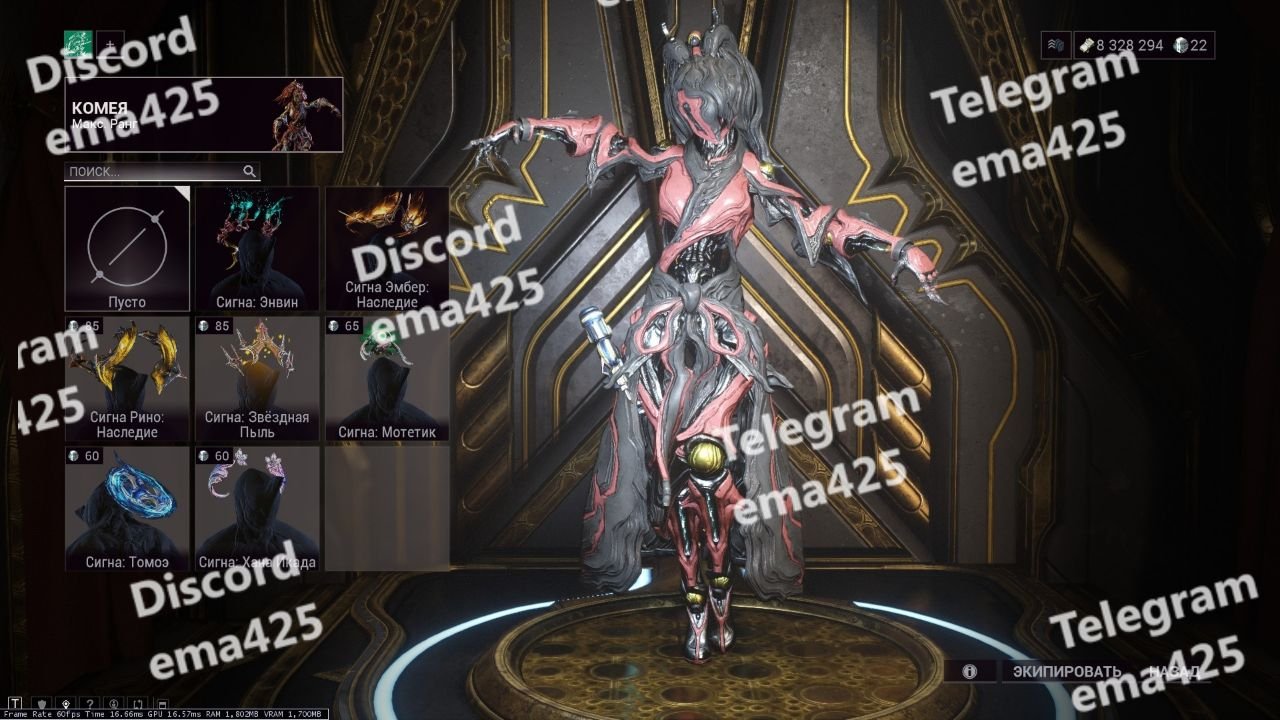Click the magnifying glass search icon
The image size is (1280, 720).
pyautogui.click(x=249, y=171)
